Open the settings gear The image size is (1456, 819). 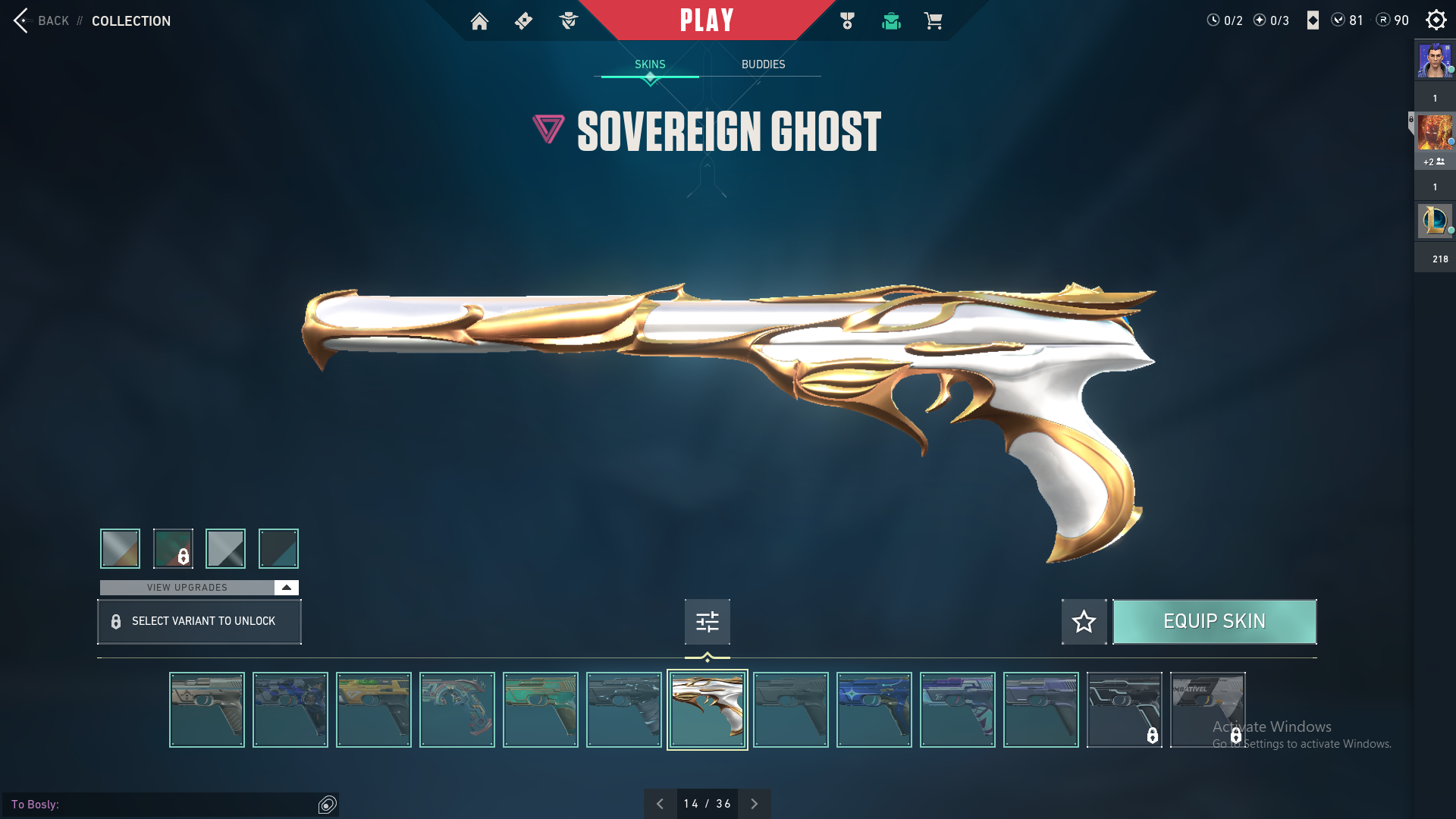click(1436, 20)
